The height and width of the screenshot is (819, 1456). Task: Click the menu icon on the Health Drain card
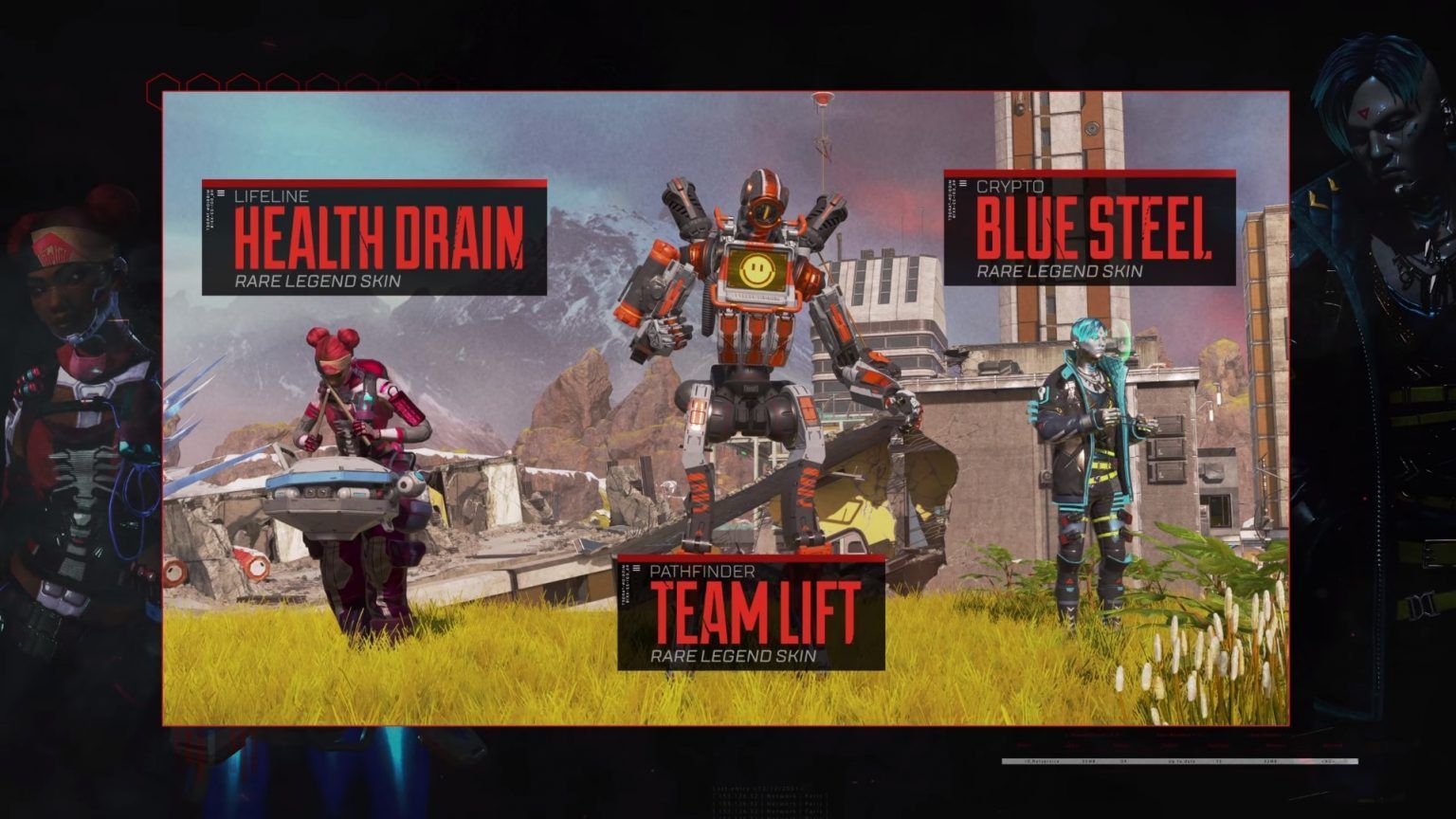[x=222, y=193]
